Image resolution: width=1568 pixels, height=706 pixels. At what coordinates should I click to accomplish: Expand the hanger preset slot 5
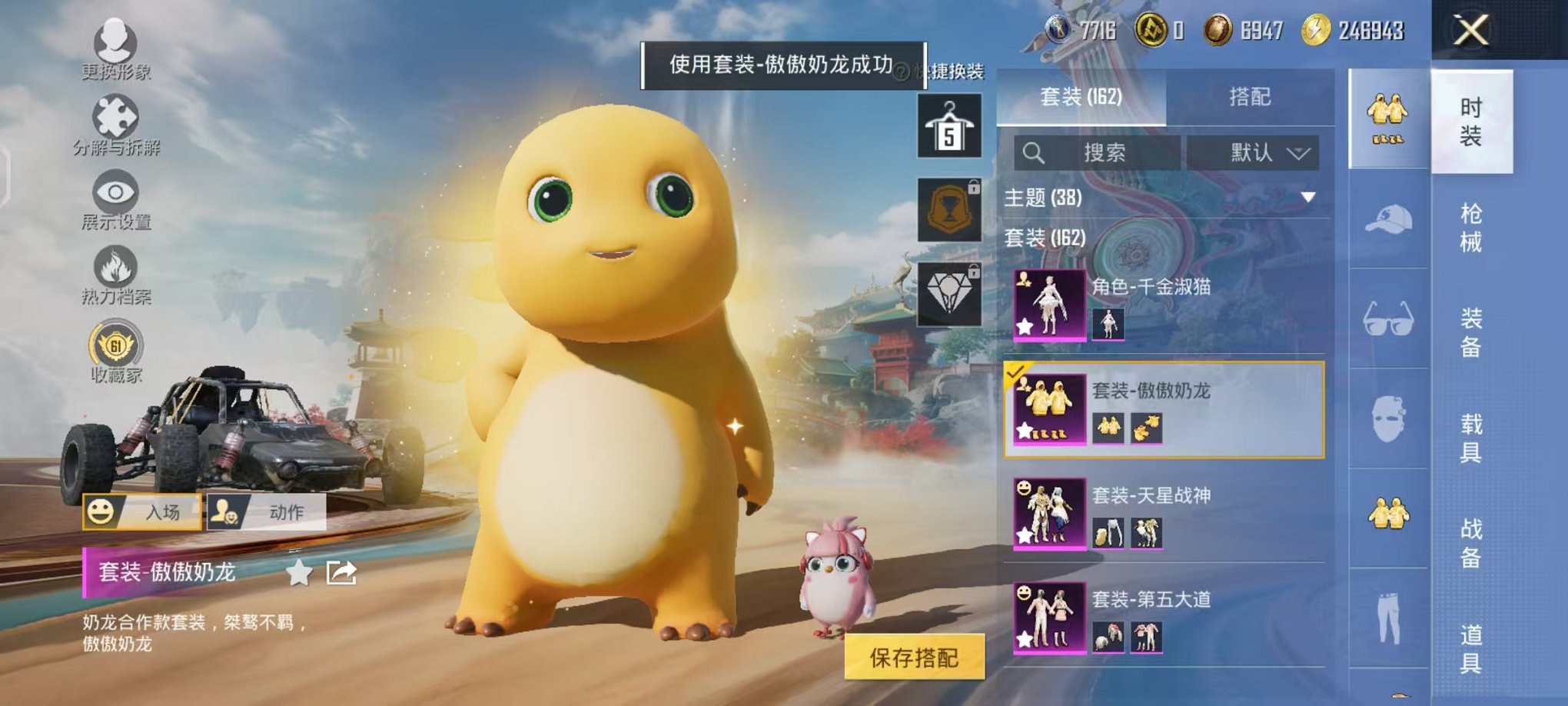pos(949,125)
